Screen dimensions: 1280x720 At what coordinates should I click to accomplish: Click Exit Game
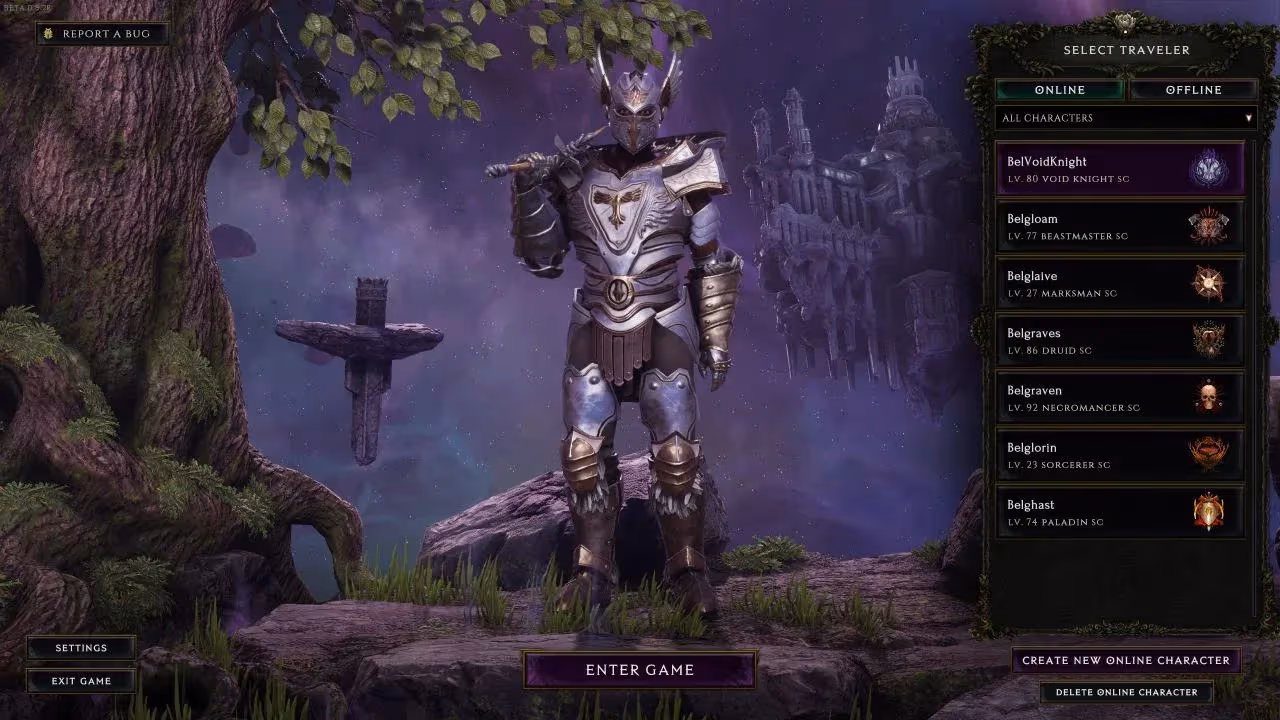click(80, 681)
